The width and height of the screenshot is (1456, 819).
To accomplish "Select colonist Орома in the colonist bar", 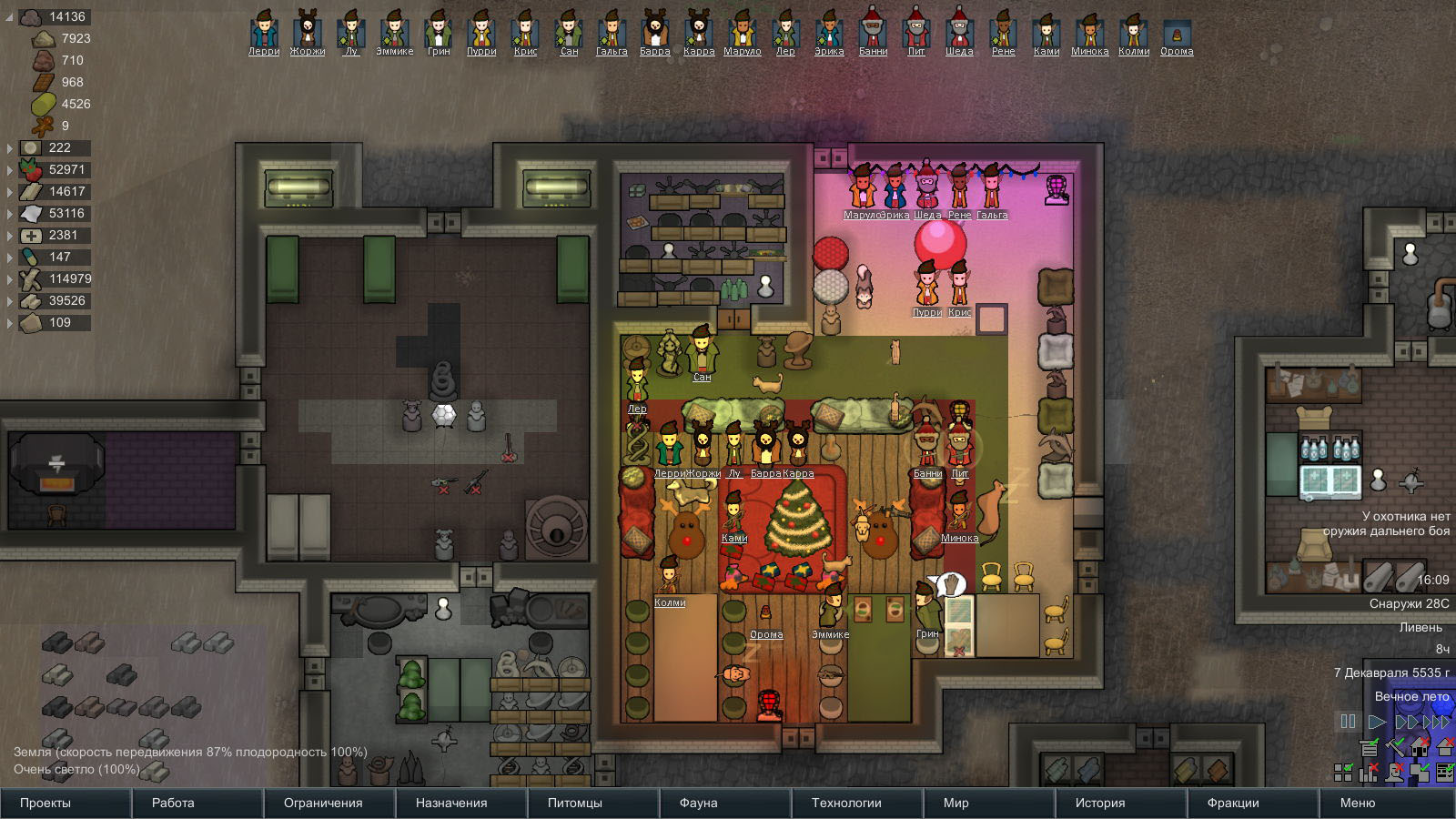I will pyautogui.click(x=1177, y=33).
